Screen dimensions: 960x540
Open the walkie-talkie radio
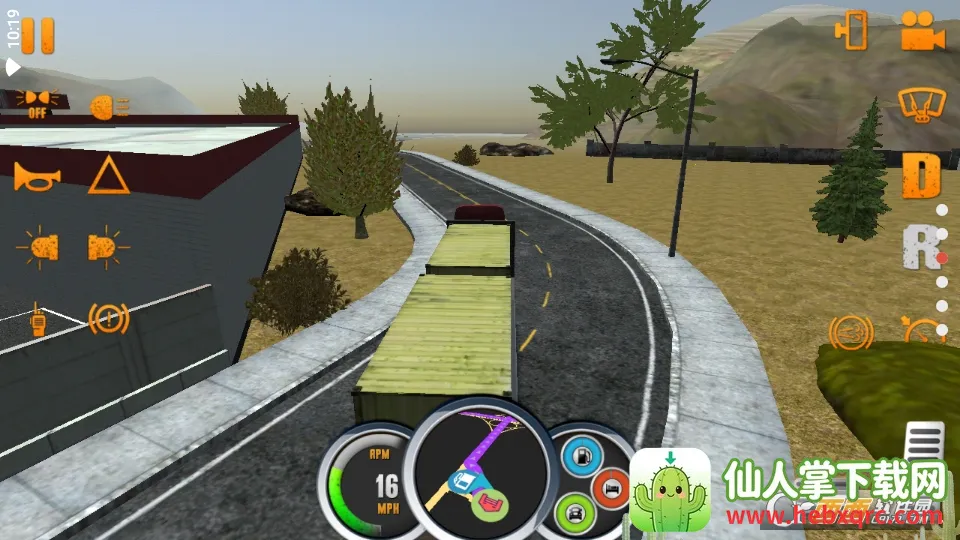(38, 319)
